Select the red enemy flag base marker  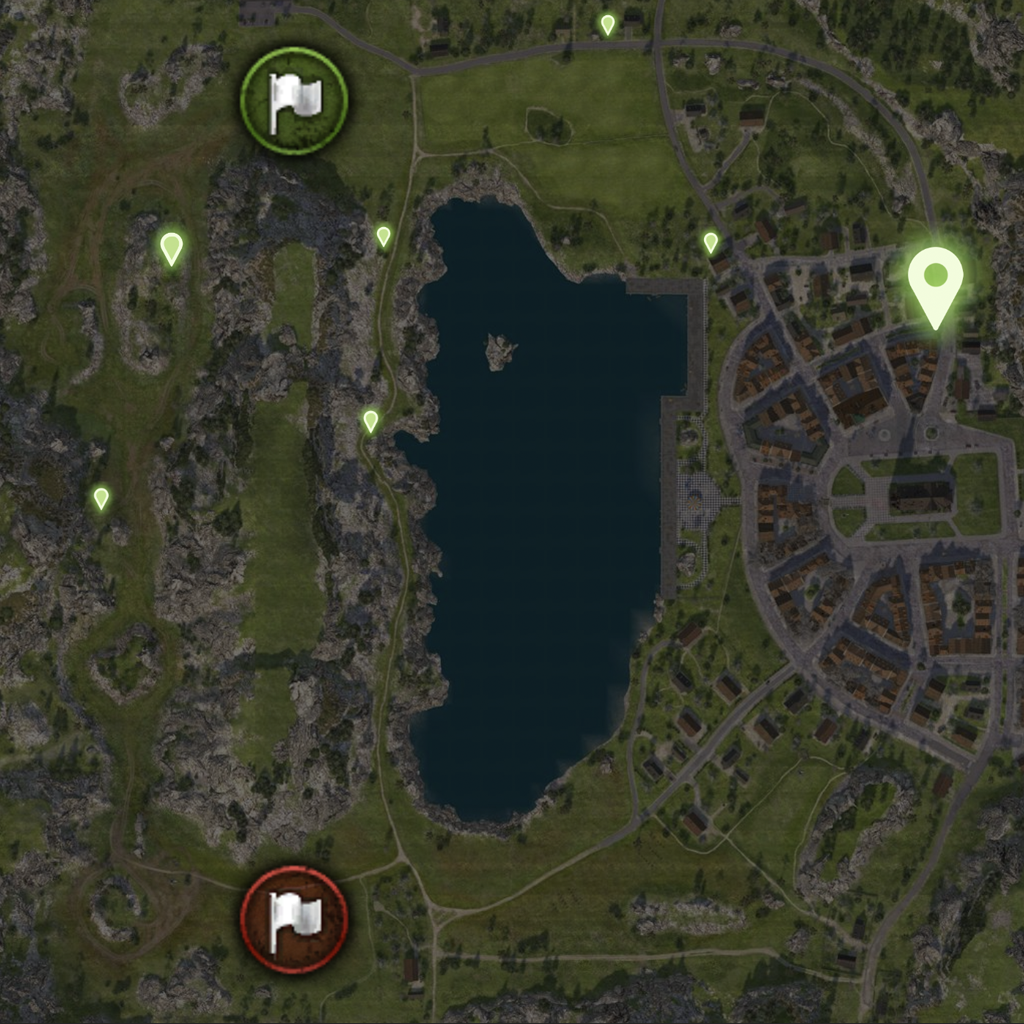(x=294, y=918)
